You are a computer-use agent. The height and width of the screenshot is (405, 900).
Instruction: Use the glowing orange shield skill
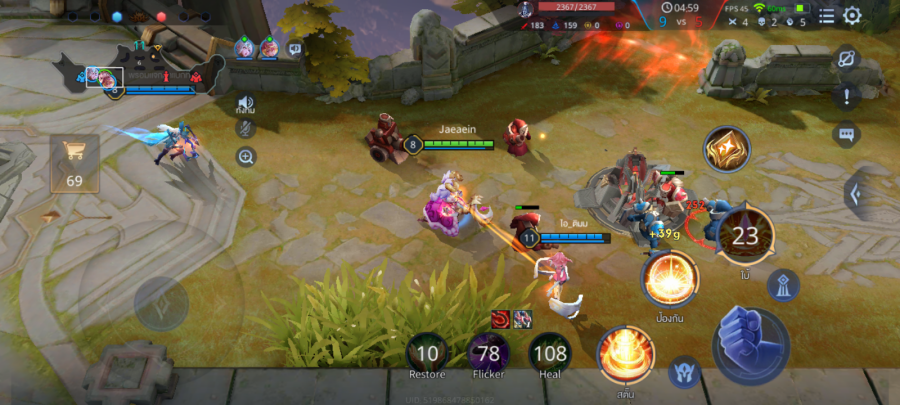(670, 279)
